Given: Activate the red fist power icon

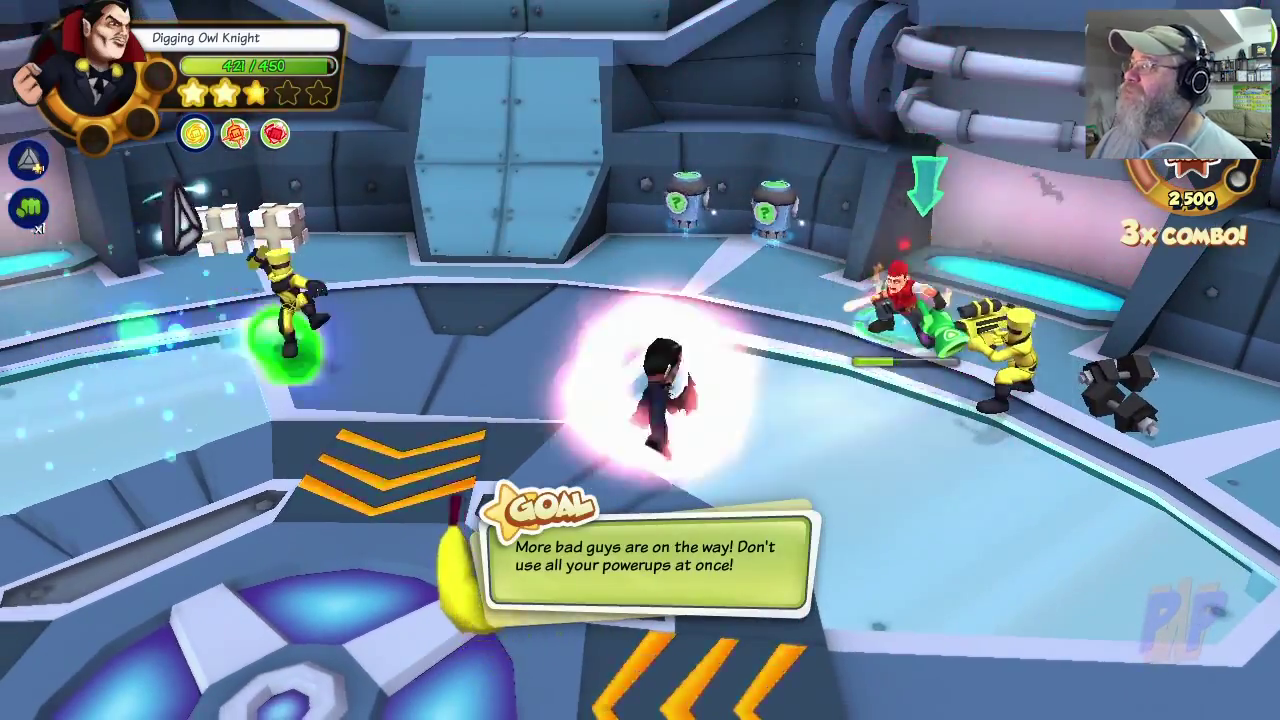Looking at the screenshot, I should (x=275, y=134).
